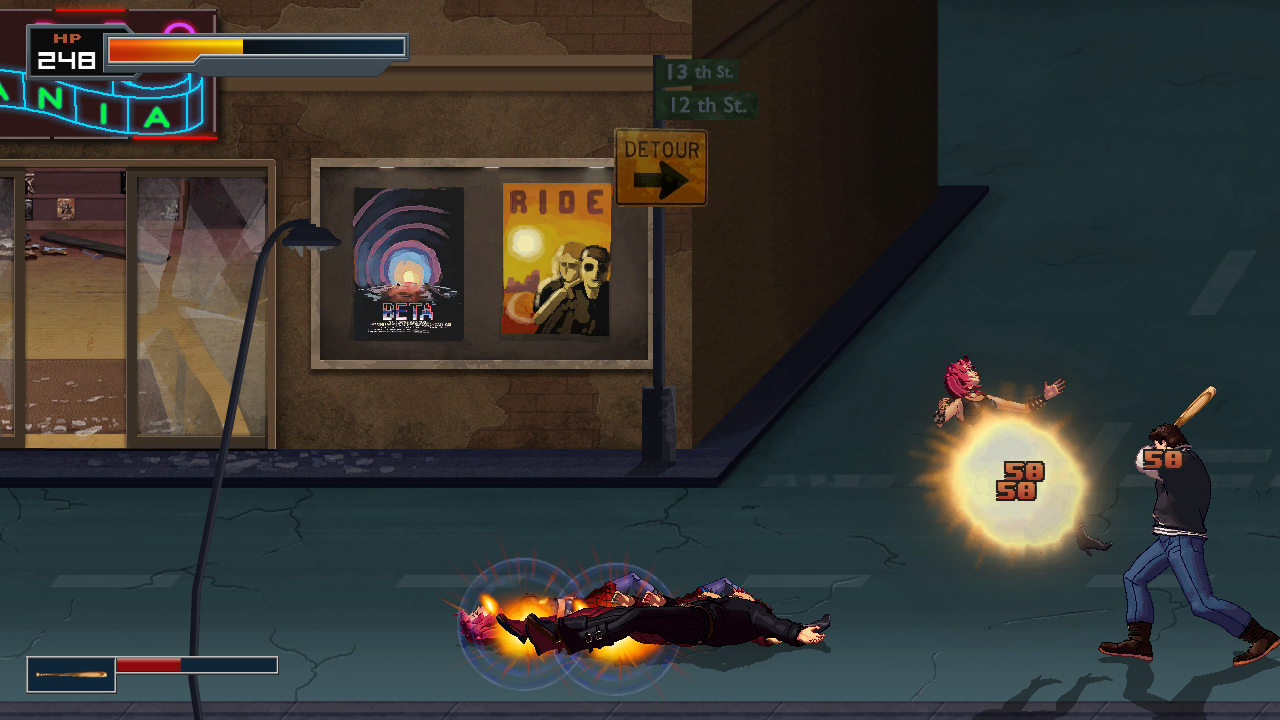
Task: Open the poster display case frame
Action: 483,260
